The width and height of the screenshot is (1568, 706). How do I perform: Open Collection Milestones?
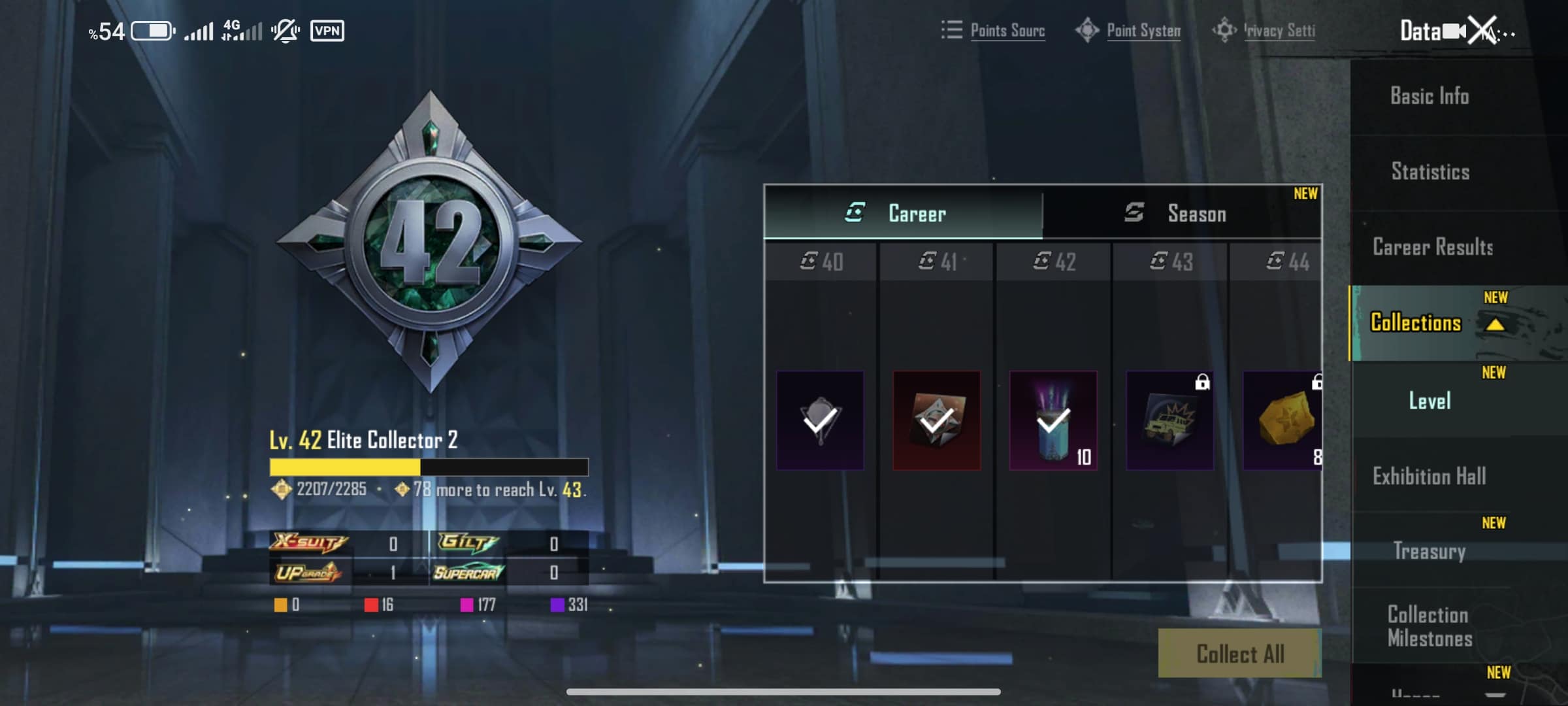(1429, 626)
